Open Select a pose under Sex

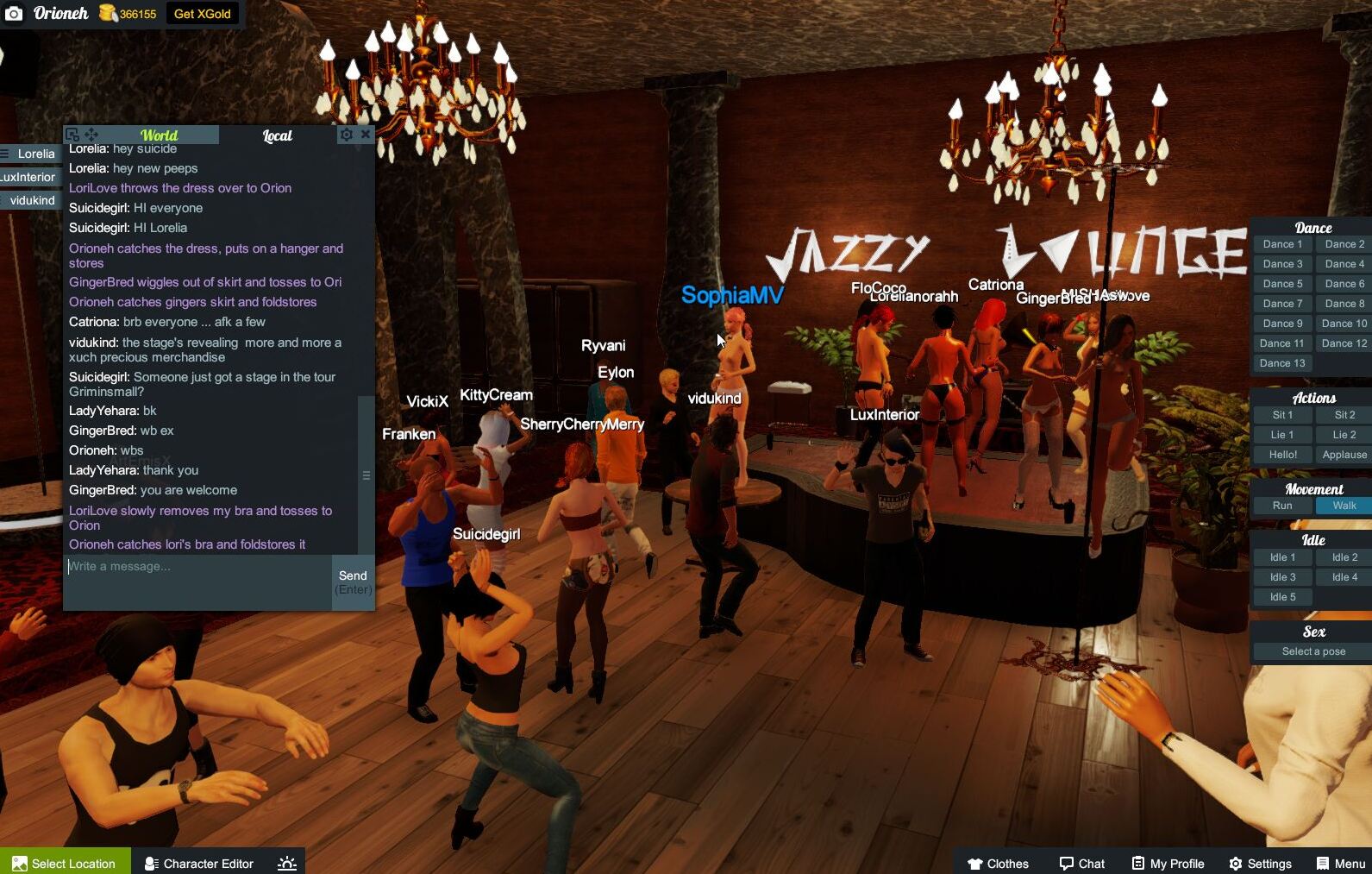pos(1312,651)
